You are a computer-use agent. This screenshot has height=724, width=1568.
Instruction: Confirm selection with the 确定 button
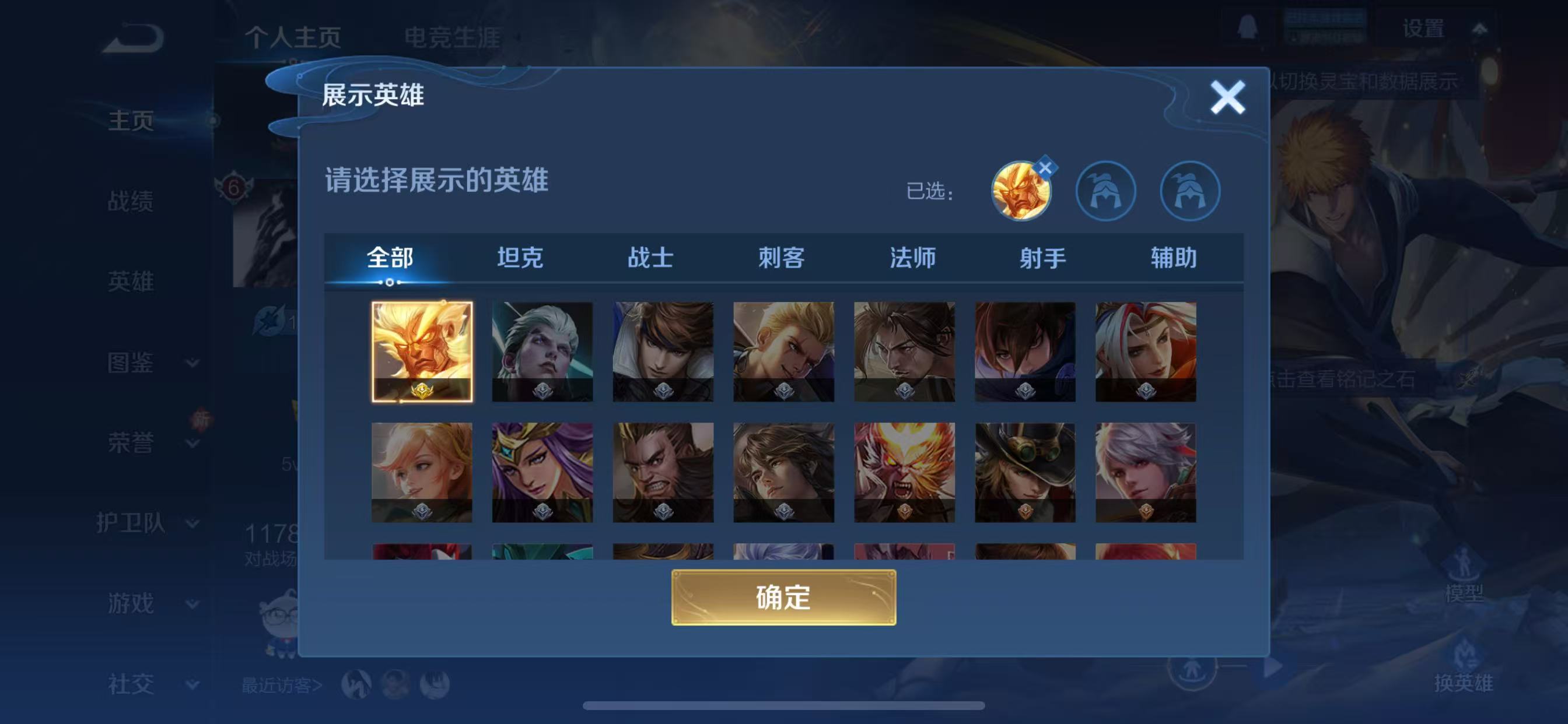784,598
